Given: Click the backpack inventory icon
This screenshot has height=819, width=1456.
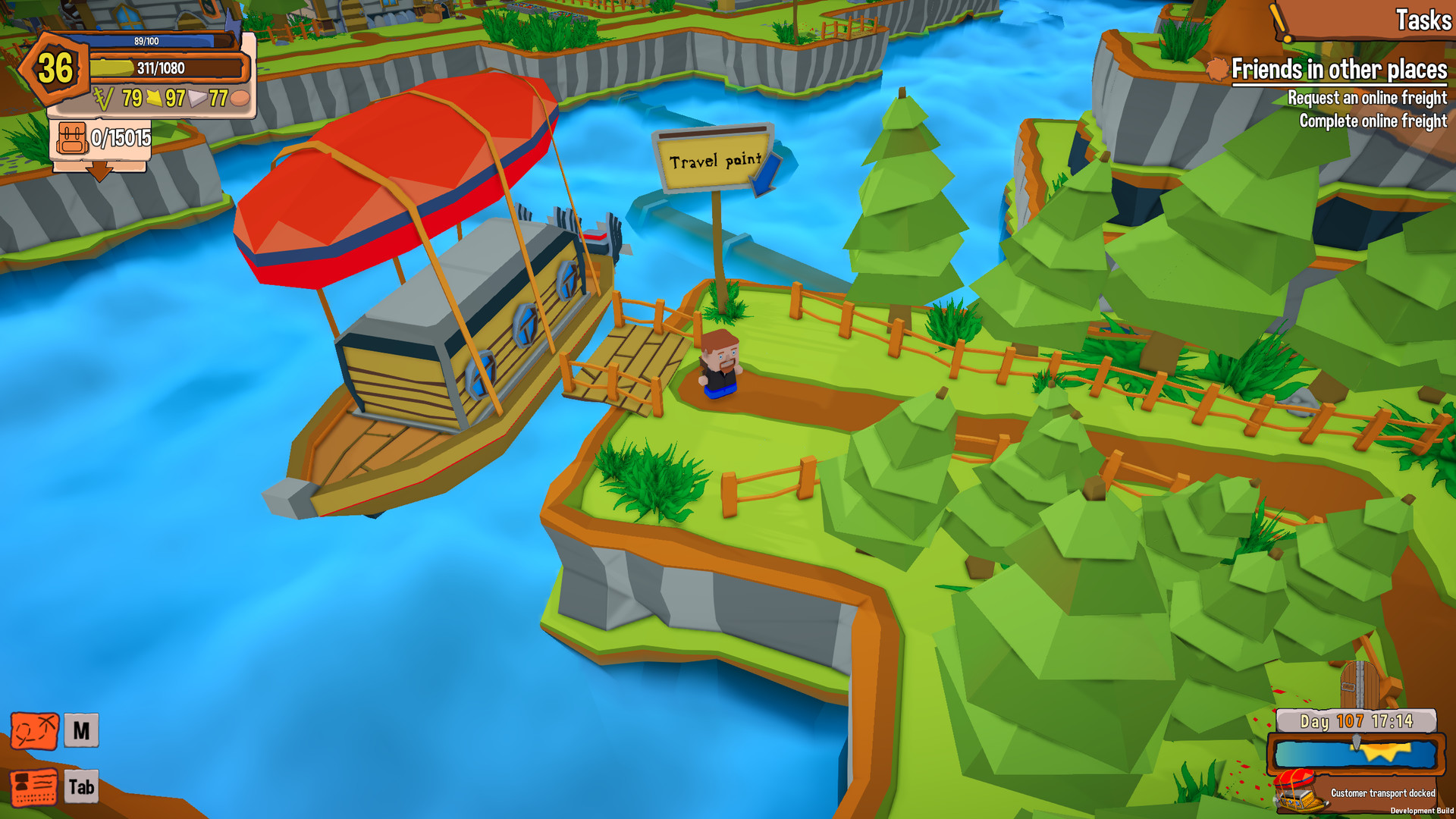Looking at the screenshot, I should 71,140.
